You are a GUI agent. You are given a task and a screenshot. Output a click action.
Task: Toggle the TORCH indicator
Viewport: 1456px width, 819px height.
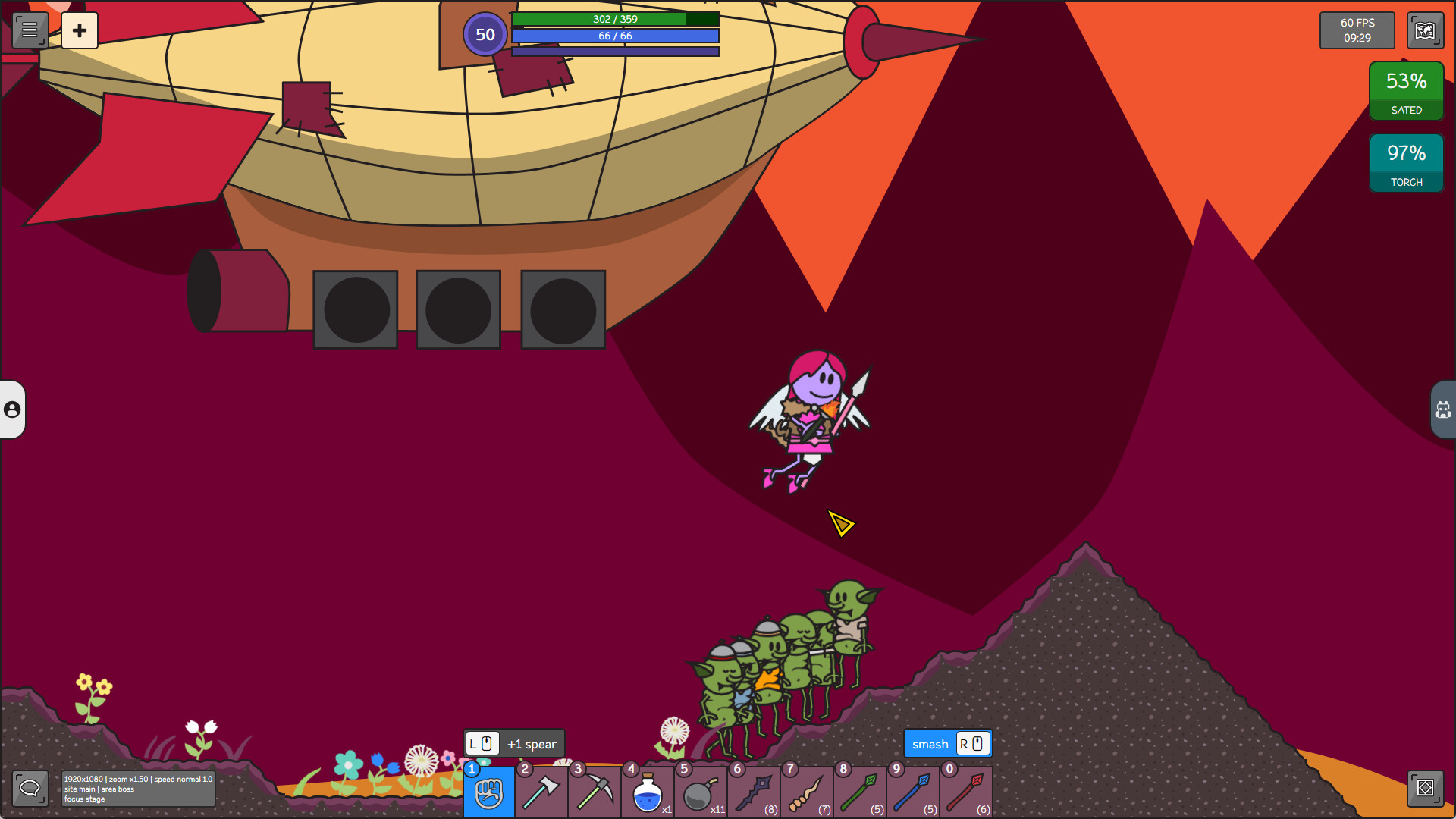coord(1406,162)
